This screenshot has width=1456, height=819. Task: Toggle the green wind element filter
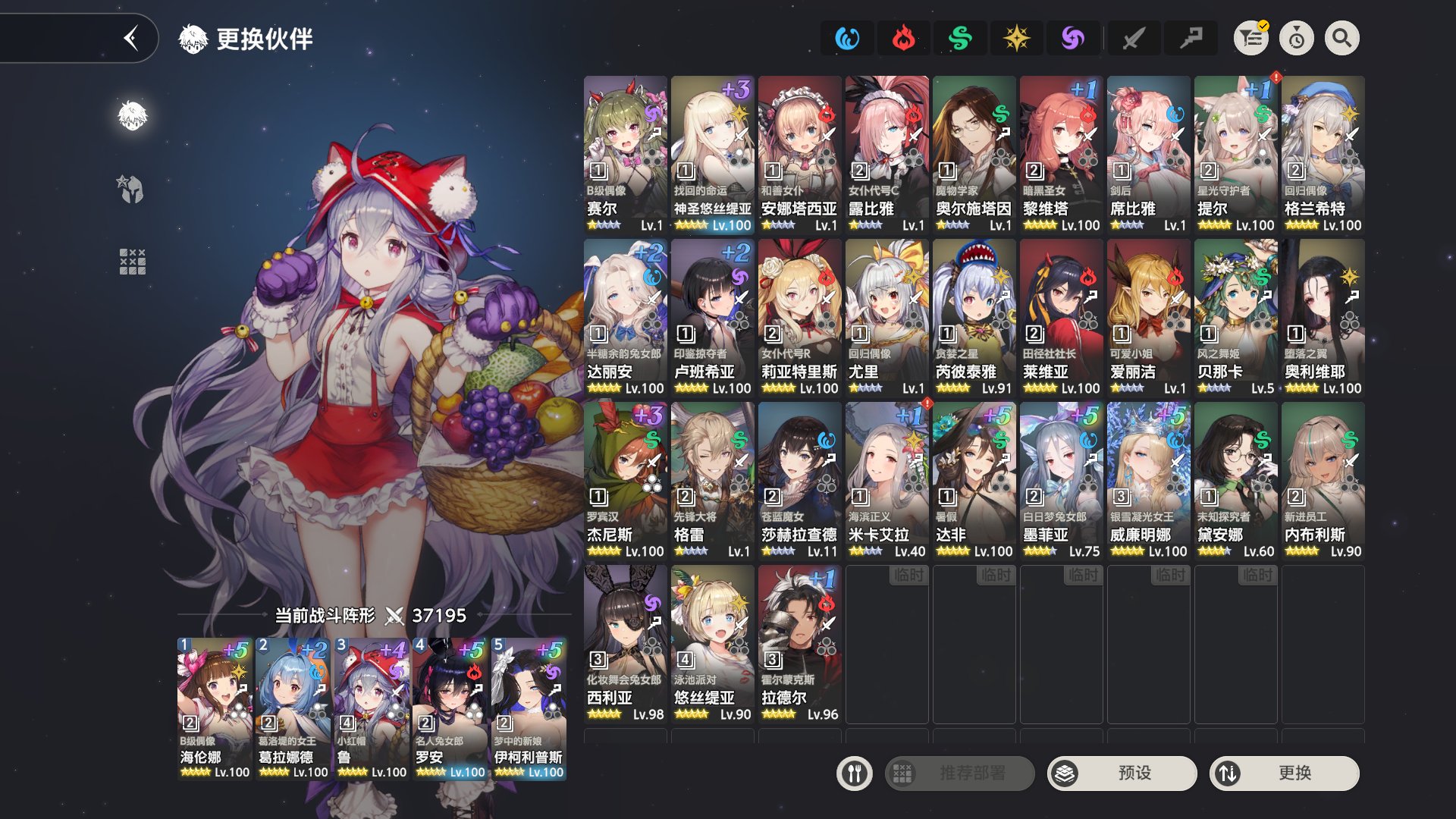point(960,38)
